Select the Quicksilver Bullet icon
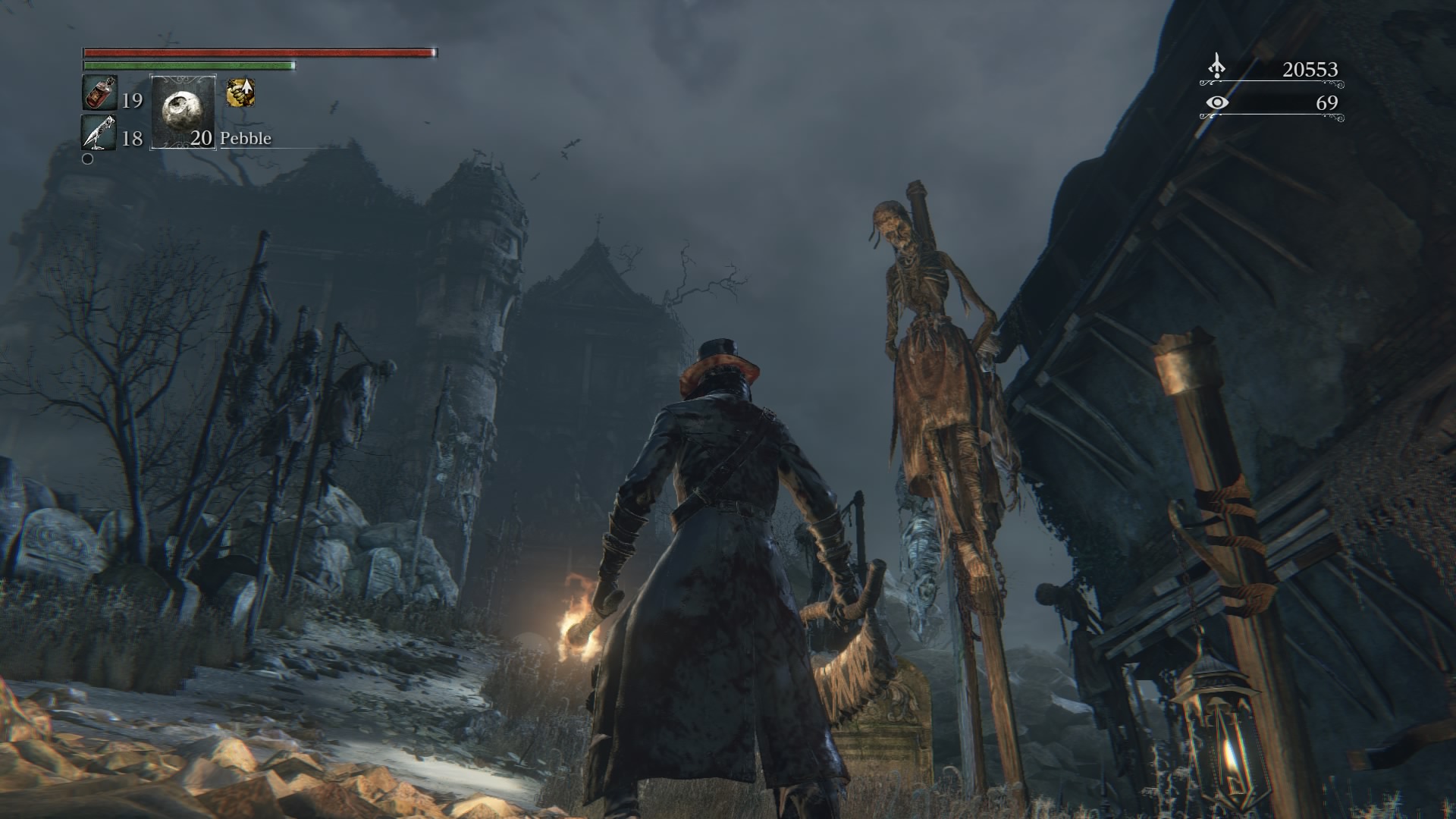The image size is (1456, 819). pyautogui.click(x=99, y=133)
